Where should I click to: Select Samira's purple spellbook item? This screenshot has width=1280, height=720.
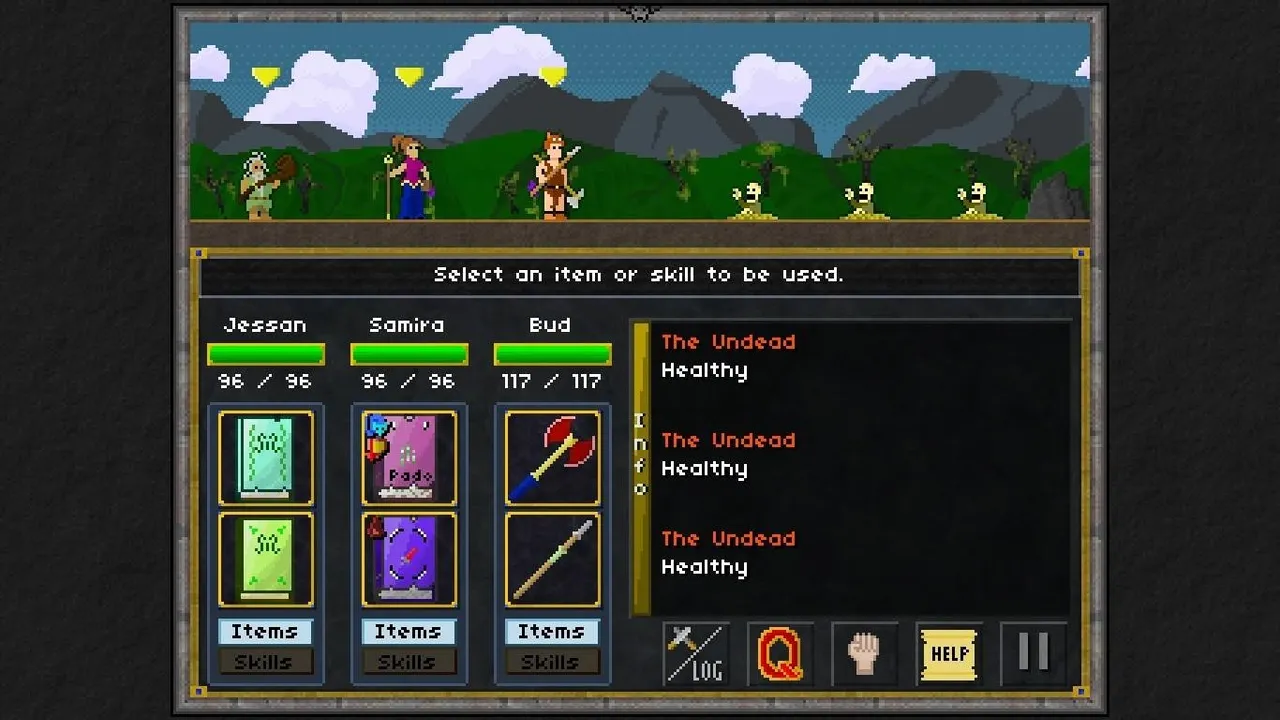tap(409, 560)
